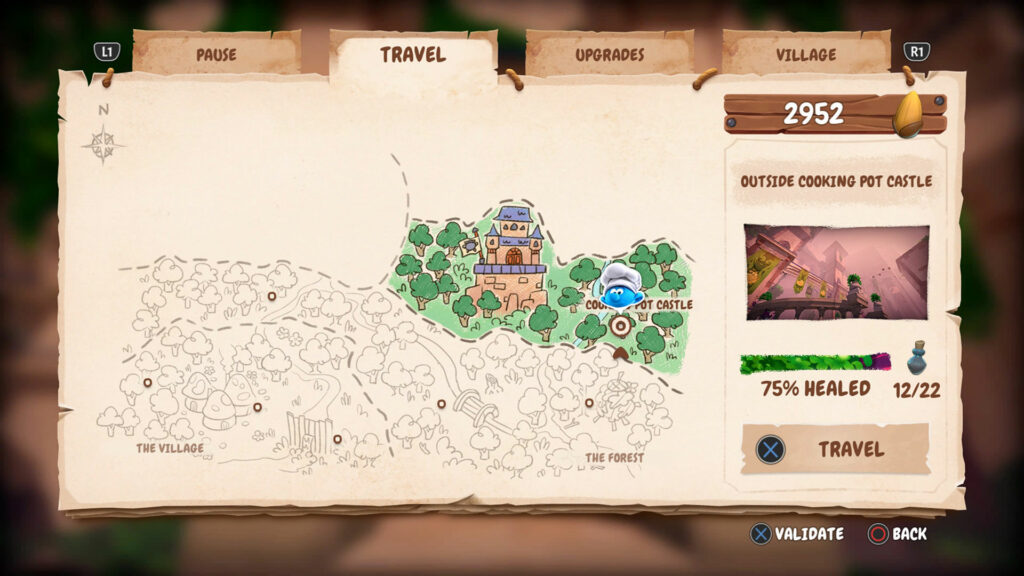Select the Cooking Pot Castle target marker
Screen dimensions: 1024x576
[x=621, y=325]
